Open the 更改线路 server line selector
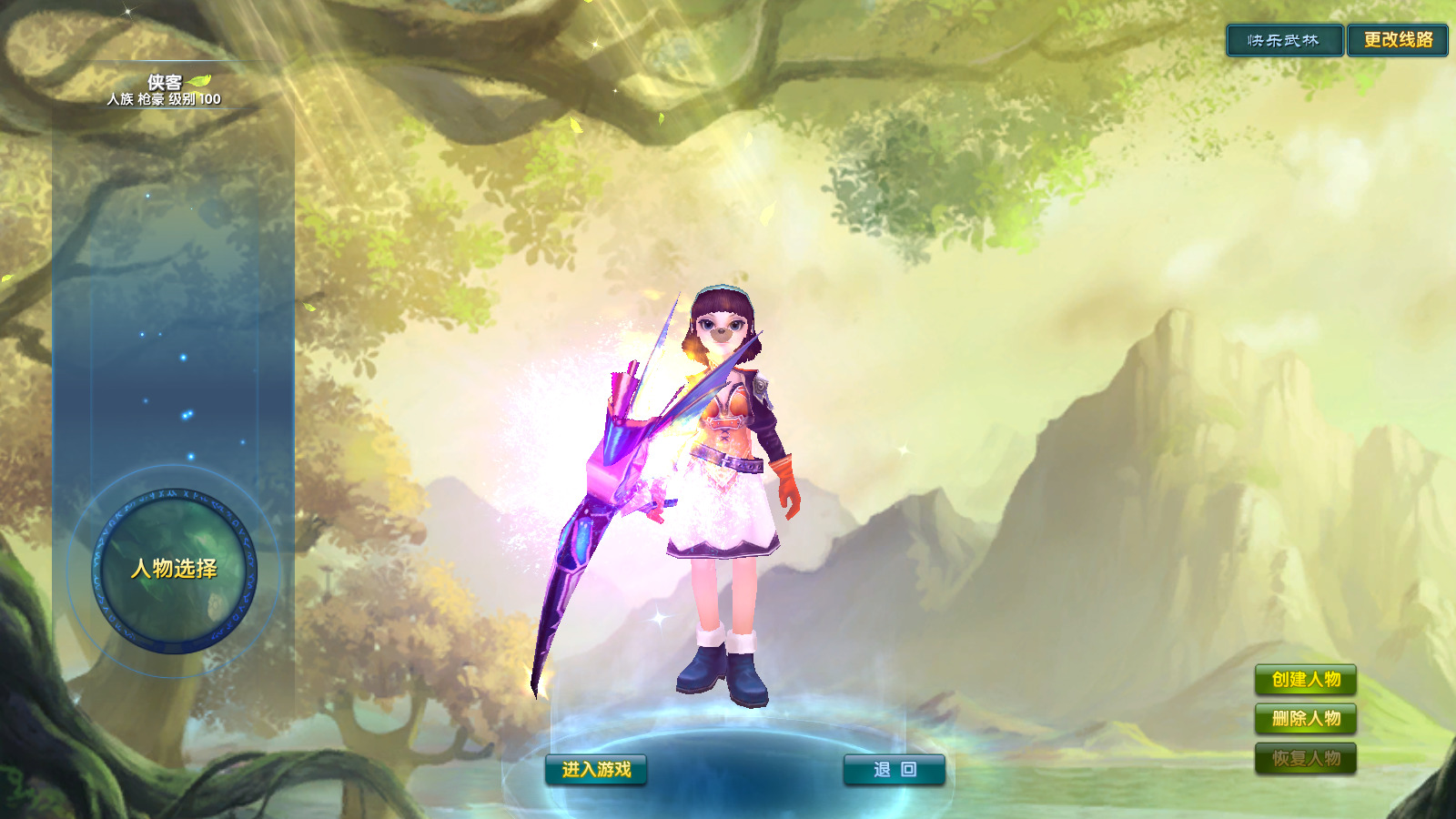 click(x=1400, y=40)
